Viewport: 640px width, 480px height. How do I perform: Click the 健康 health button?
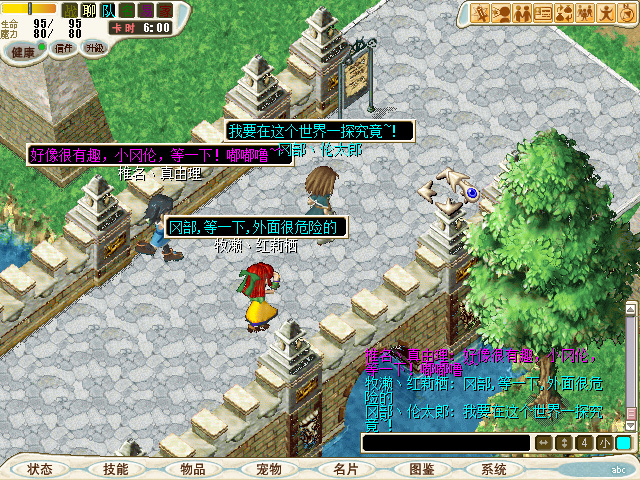point(22,50)
